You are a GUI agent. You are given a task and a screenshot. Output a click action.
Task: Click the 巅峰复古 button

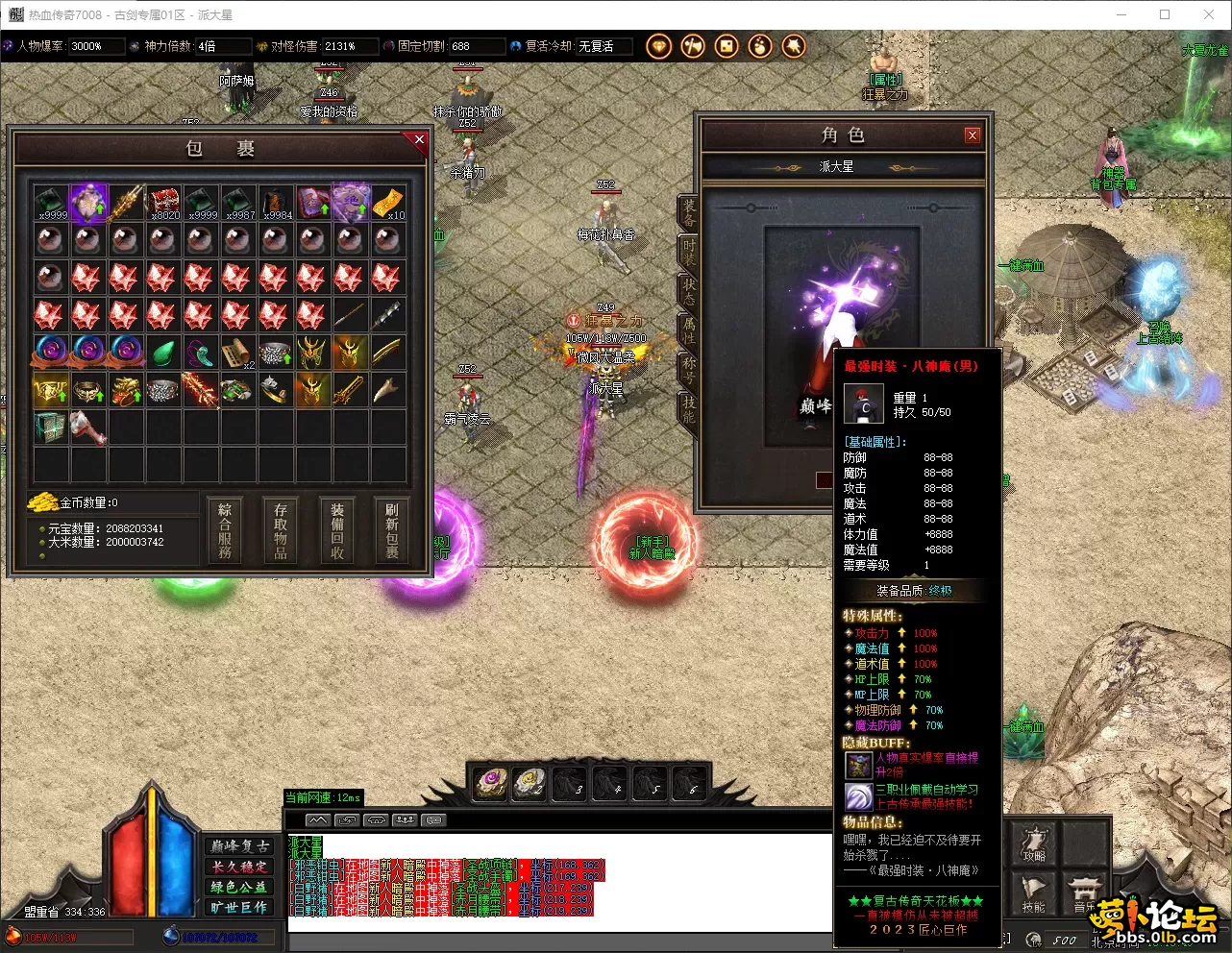(x=239, y=846)
